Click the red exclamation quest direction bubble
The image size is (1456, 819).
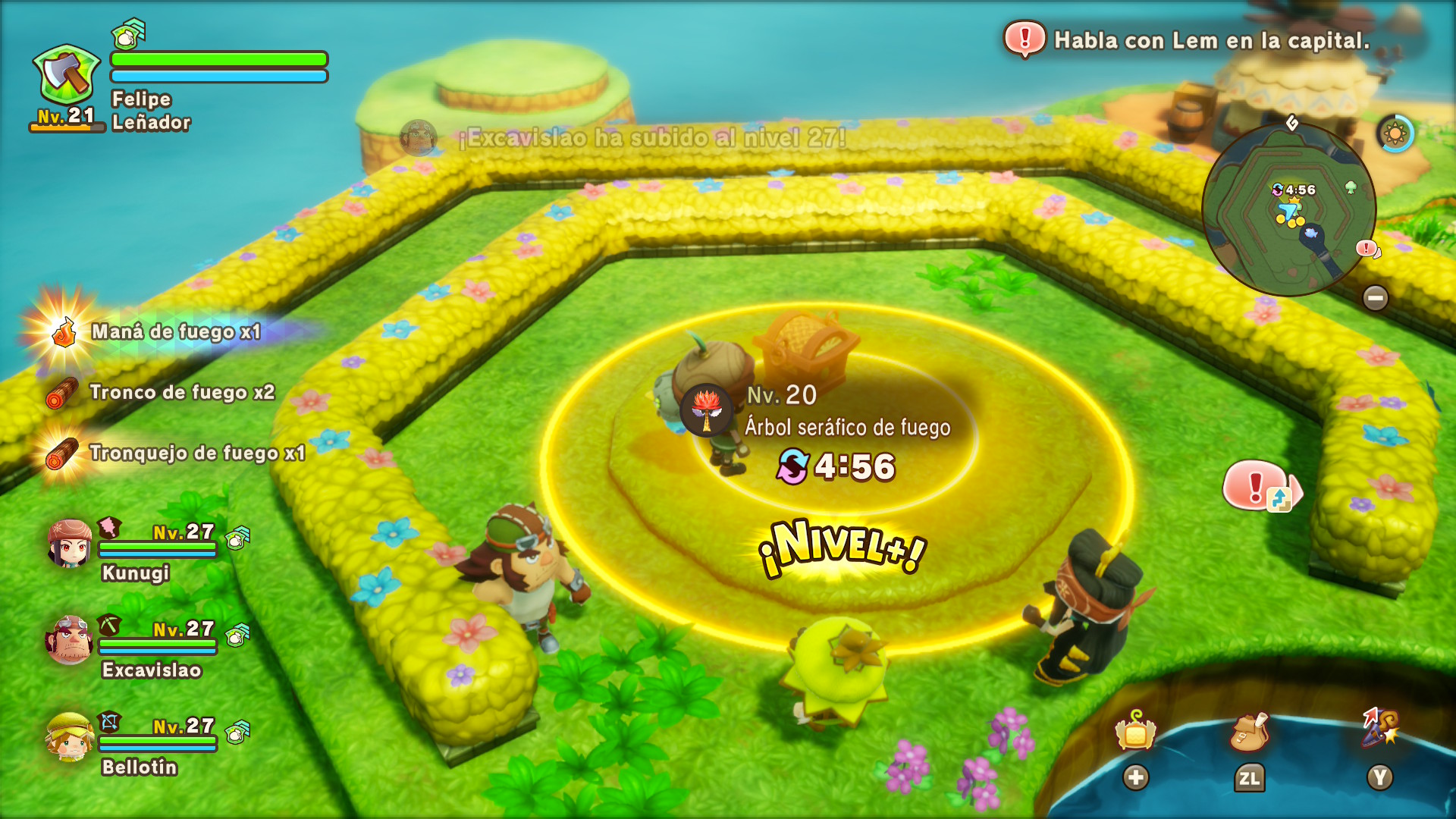pos(1260,486)
